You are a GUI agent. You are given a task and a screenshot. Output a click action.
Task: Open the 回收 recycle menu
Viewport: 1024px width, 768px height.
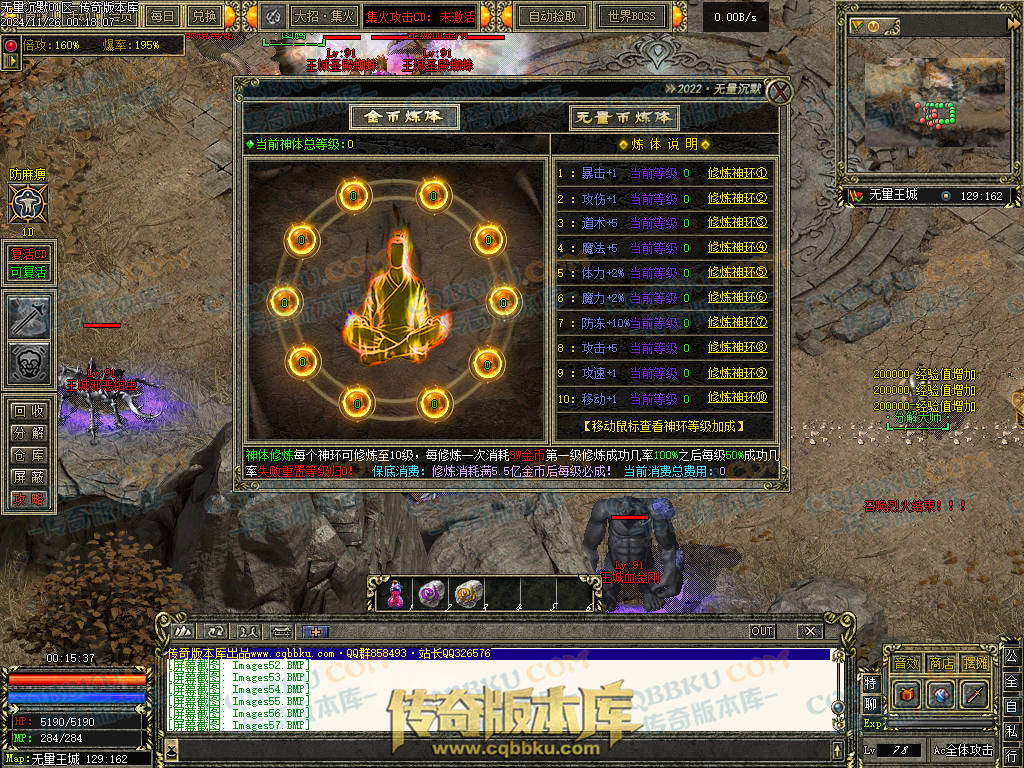click(27, 411)
